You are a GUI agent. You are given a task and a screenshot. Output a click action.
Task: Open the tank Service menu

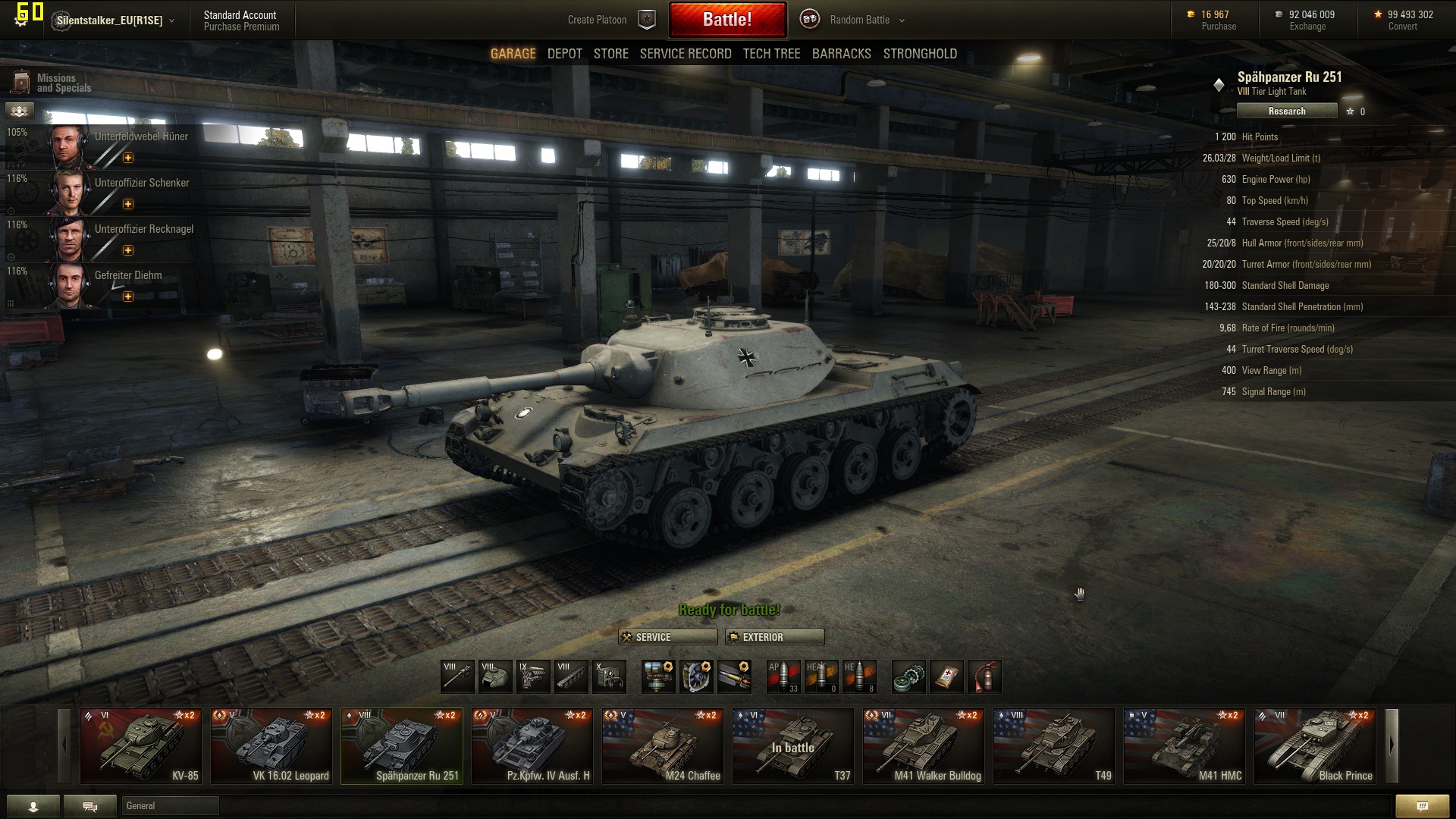click(x=667, y=637)
